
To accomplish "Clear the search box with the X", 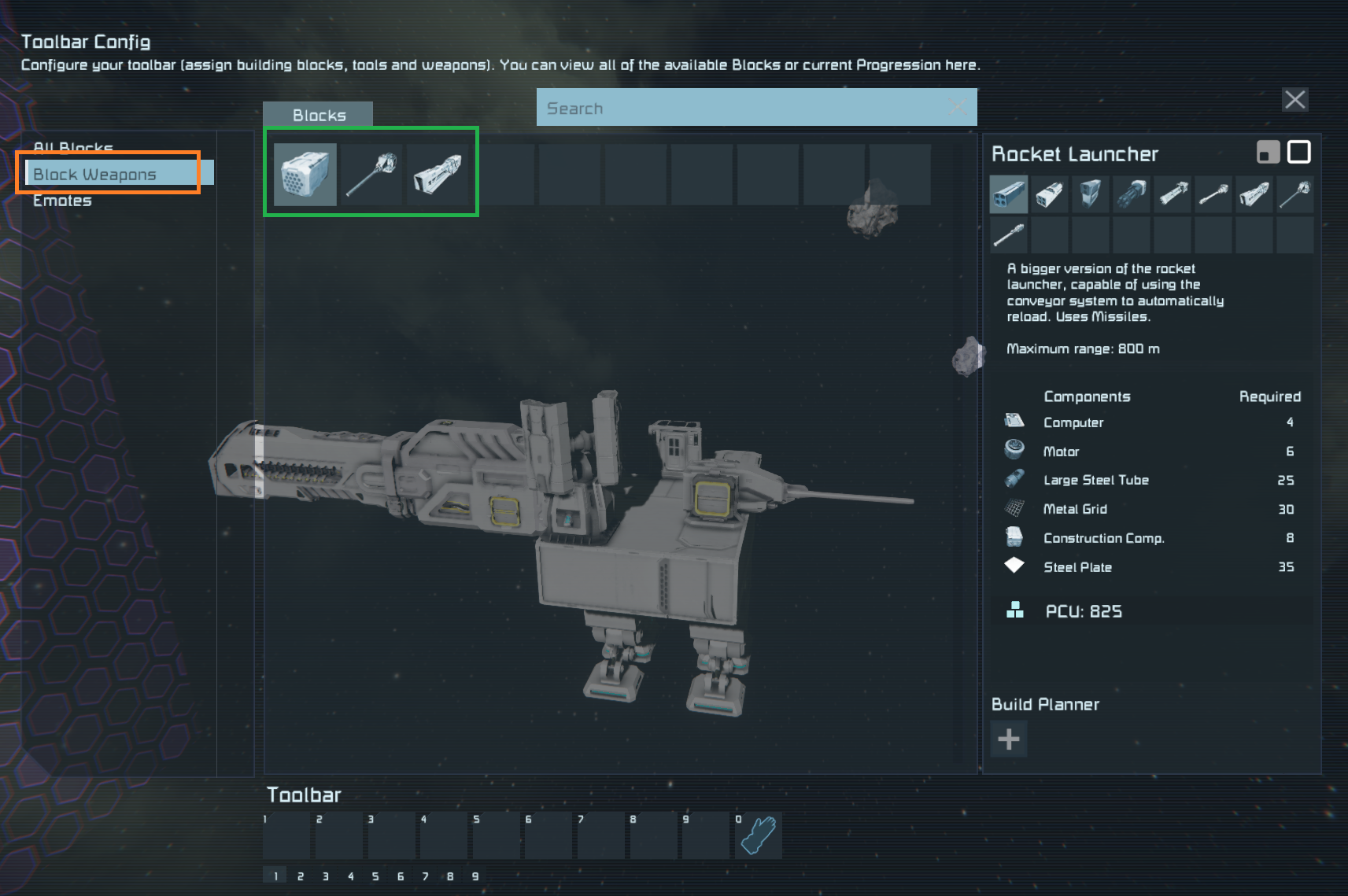I will tap(957, 107).
